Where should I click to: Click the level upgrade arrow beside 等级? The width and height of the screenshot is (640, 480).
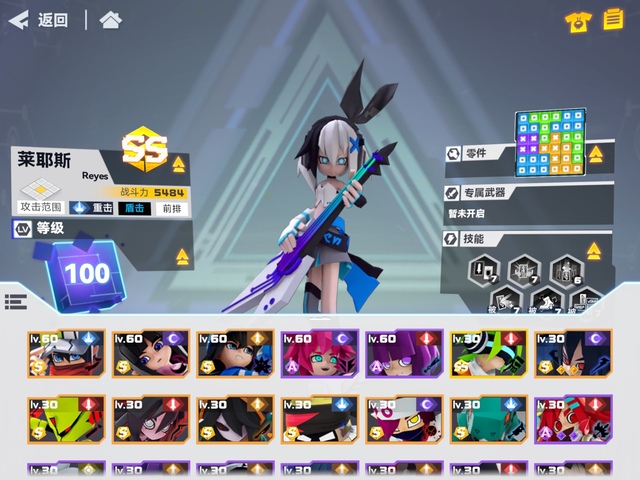point(182,257)
